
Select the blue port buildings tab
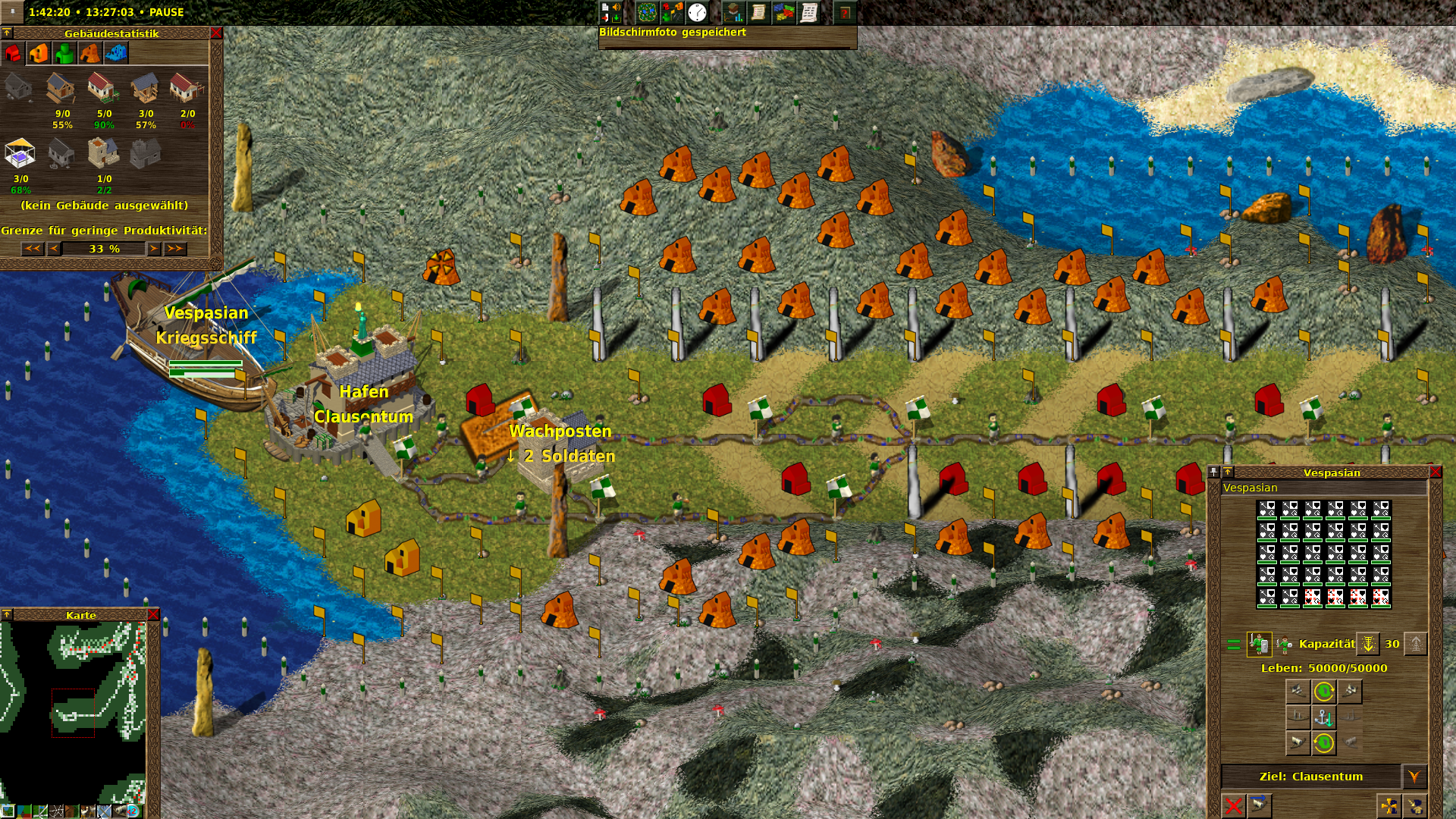pyautogui.click(x=116, y=53)
